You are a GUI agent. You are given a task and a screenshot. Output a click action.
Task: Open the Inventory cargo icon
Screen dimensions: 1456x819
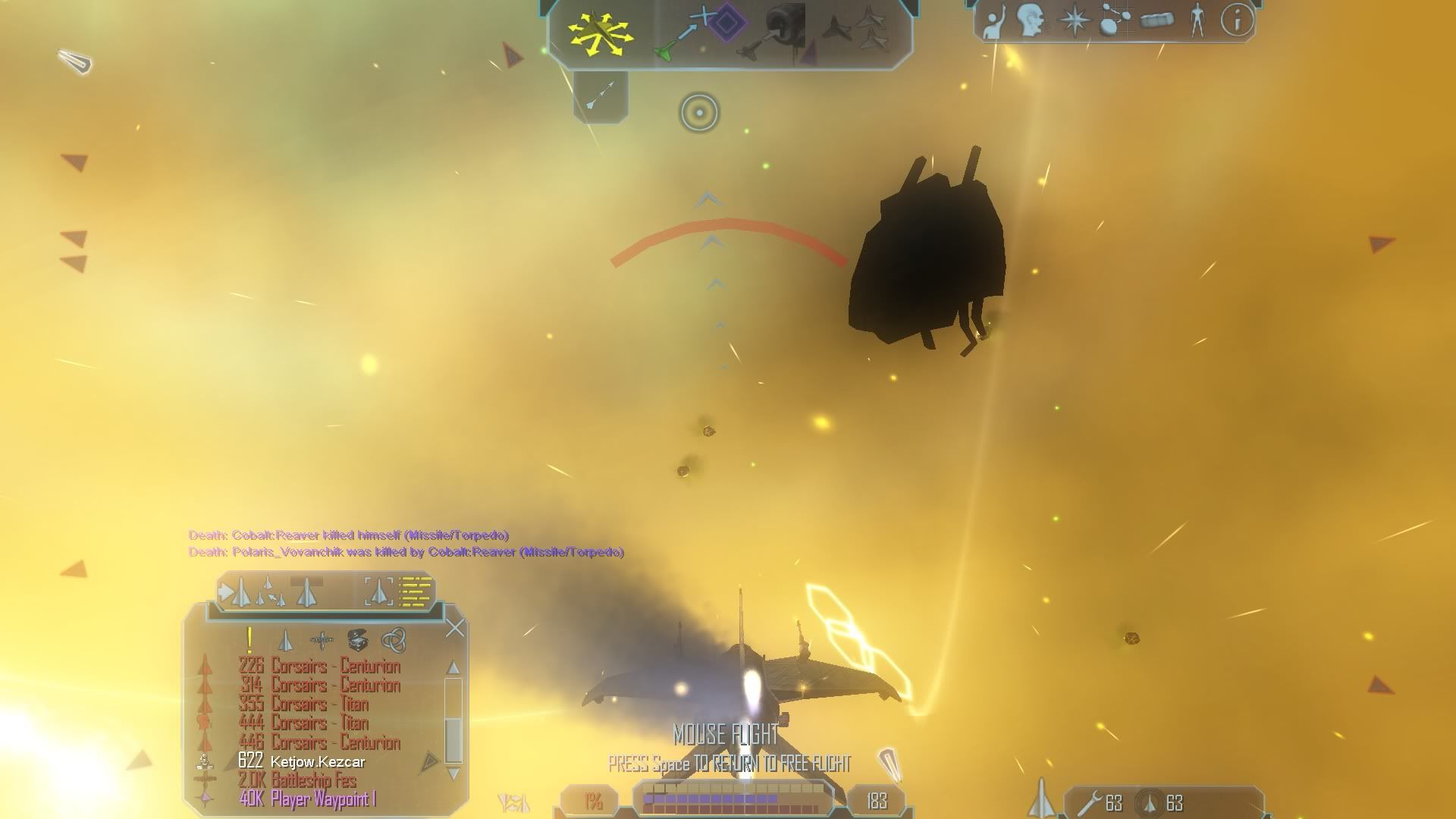(1156, 21)
